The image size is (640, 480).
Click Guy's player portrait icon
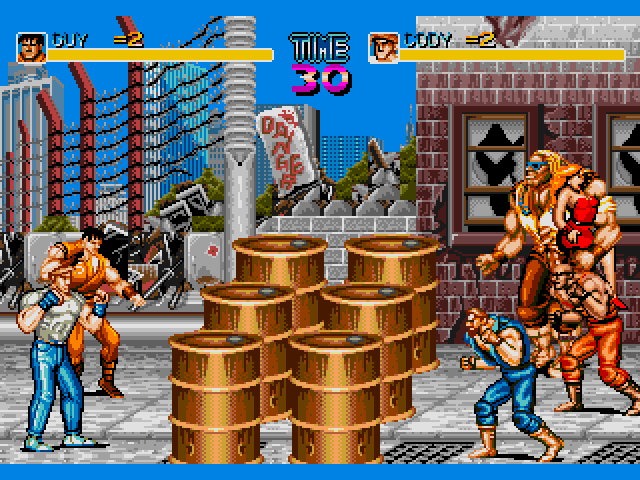(31, 47)
